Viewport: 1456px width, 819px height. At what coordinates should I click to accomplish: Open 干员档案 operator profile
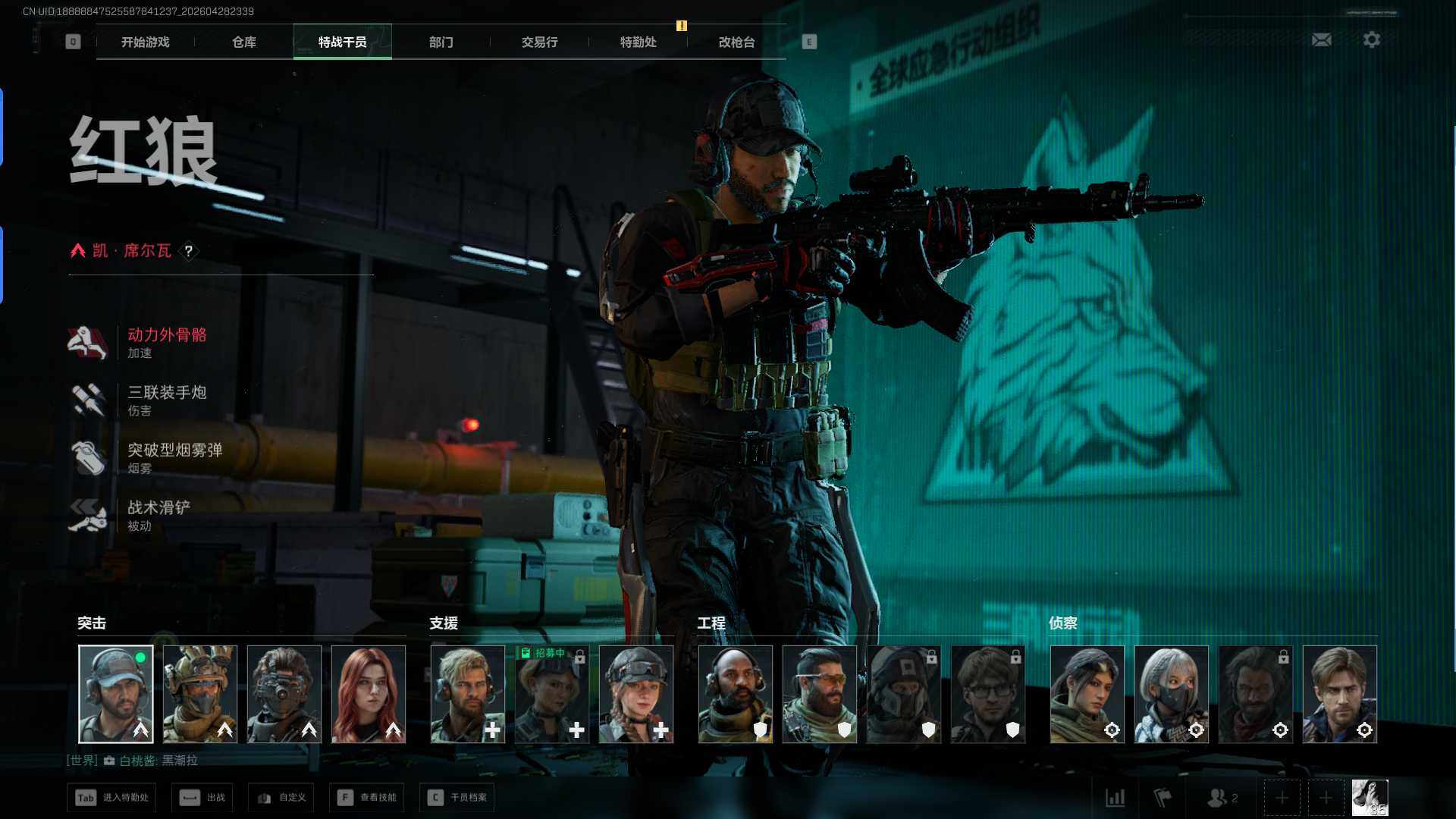[457, 798]
